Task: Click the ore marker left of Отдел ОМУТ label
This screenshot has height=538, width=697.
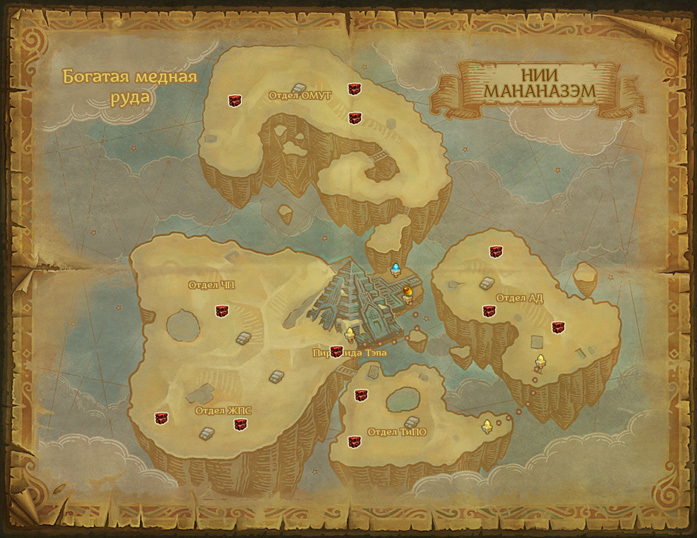Action: [236, 99]
